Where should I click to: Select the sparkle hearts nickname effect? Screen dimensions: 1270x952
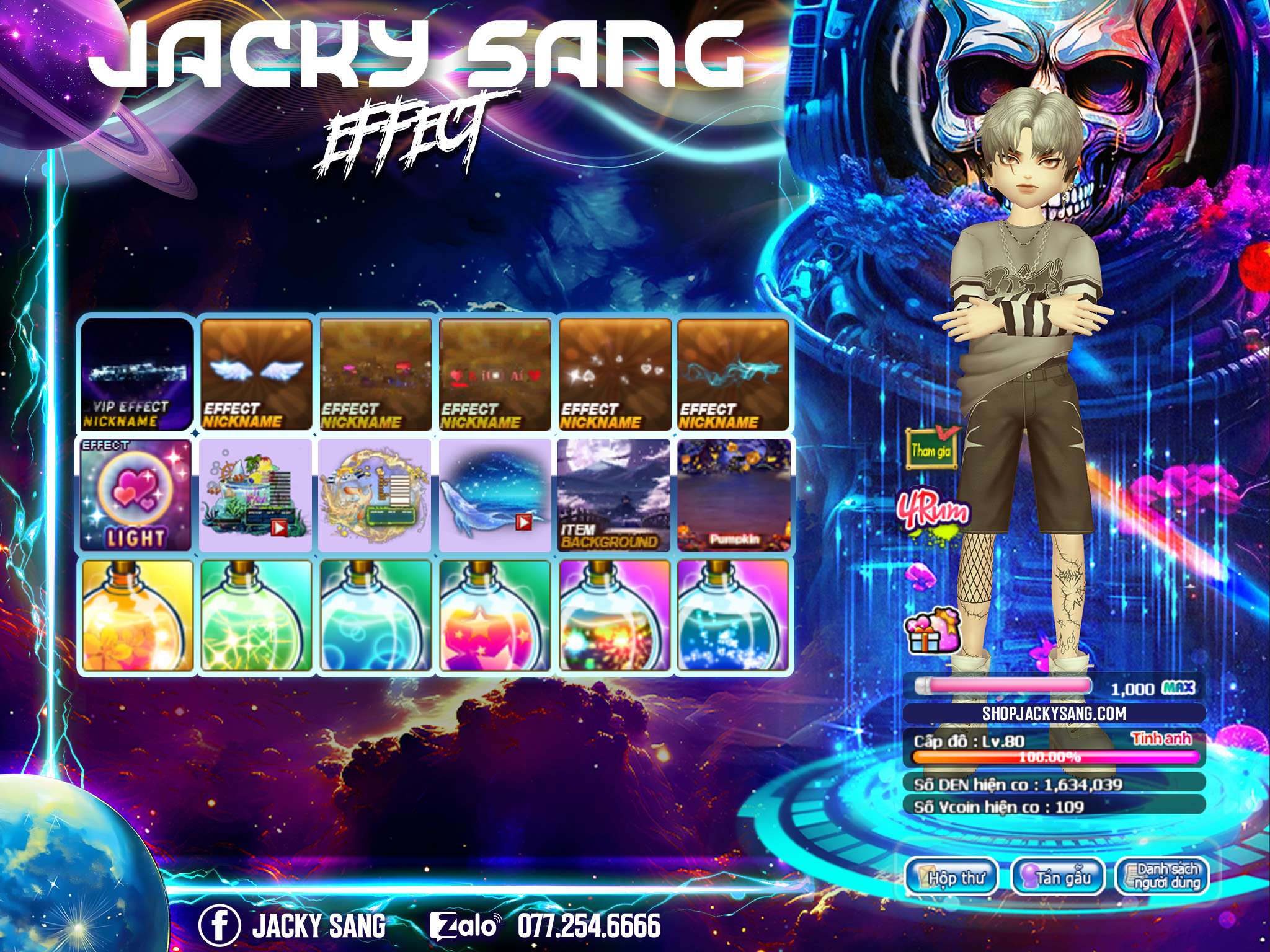[x=613, y=375]
